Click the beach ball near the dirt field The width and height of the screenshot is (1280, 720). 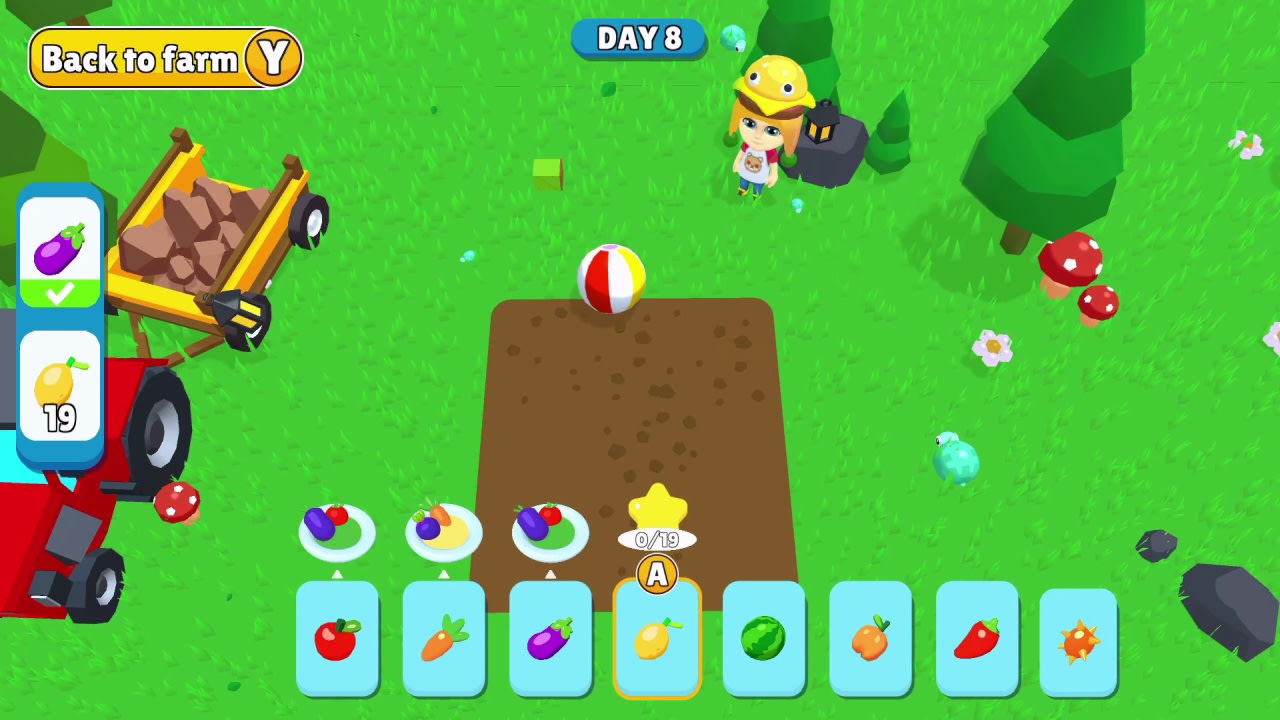click(612, 277)
